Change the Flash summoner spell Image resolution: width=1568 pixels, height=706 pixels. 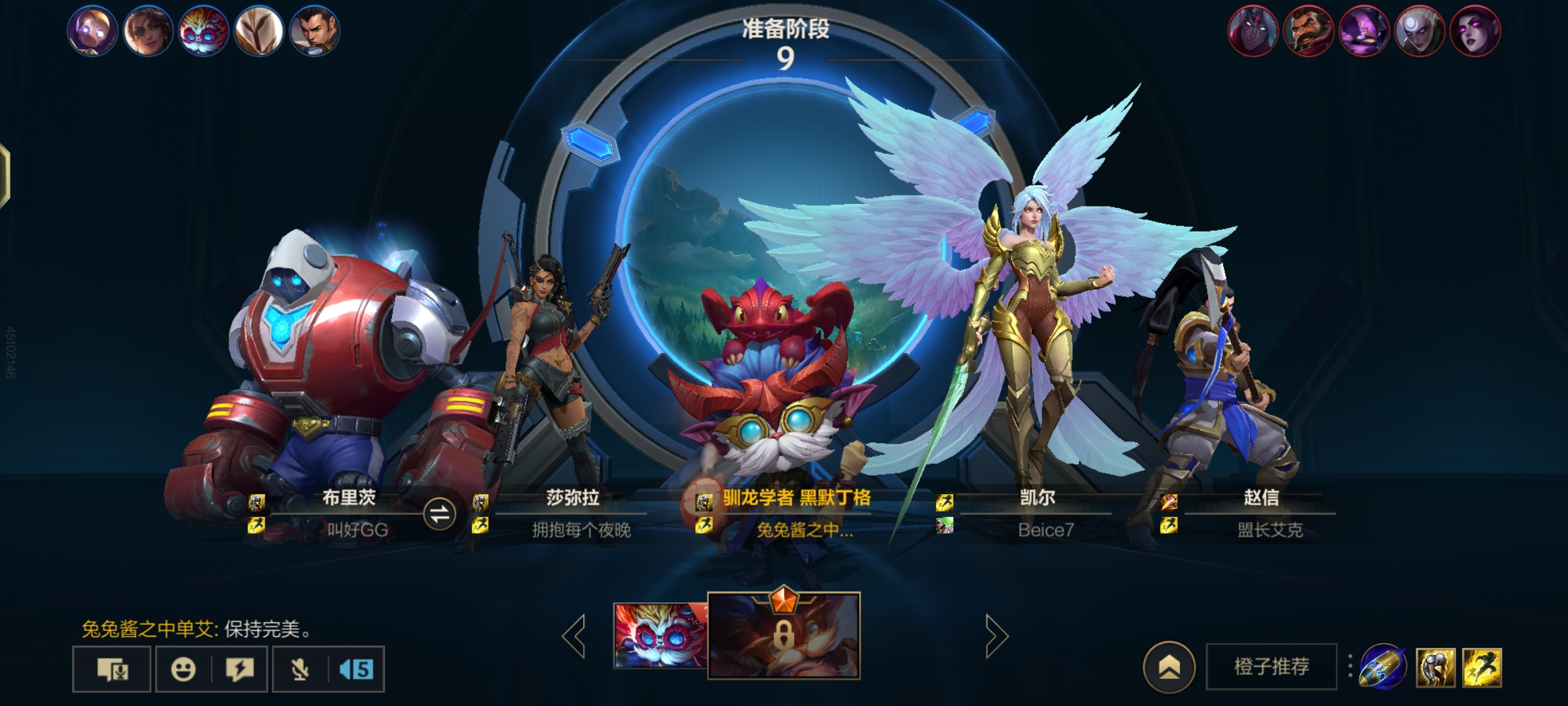coord(1482,667)
